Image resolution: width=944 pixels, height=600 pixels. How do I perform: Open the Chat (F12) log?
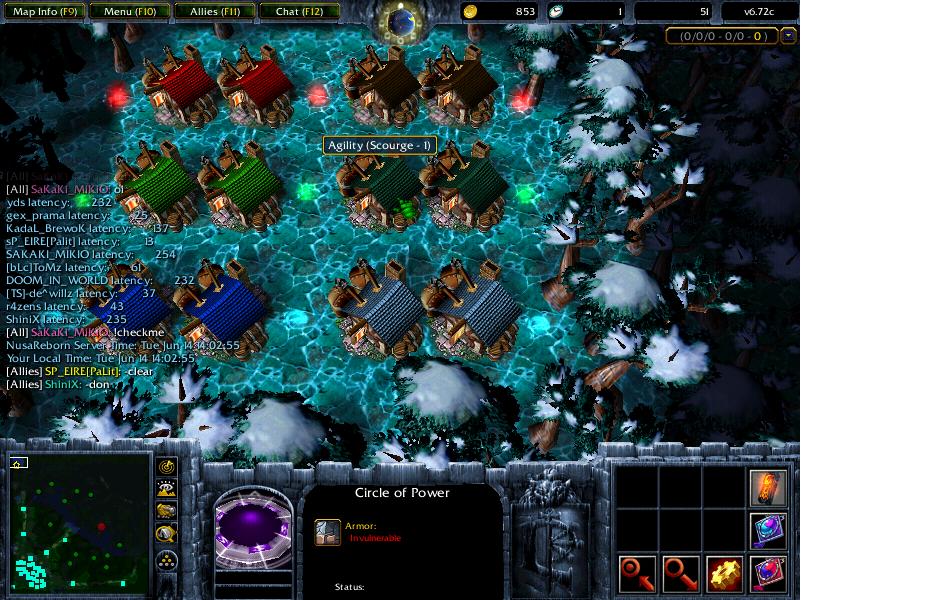299,12
